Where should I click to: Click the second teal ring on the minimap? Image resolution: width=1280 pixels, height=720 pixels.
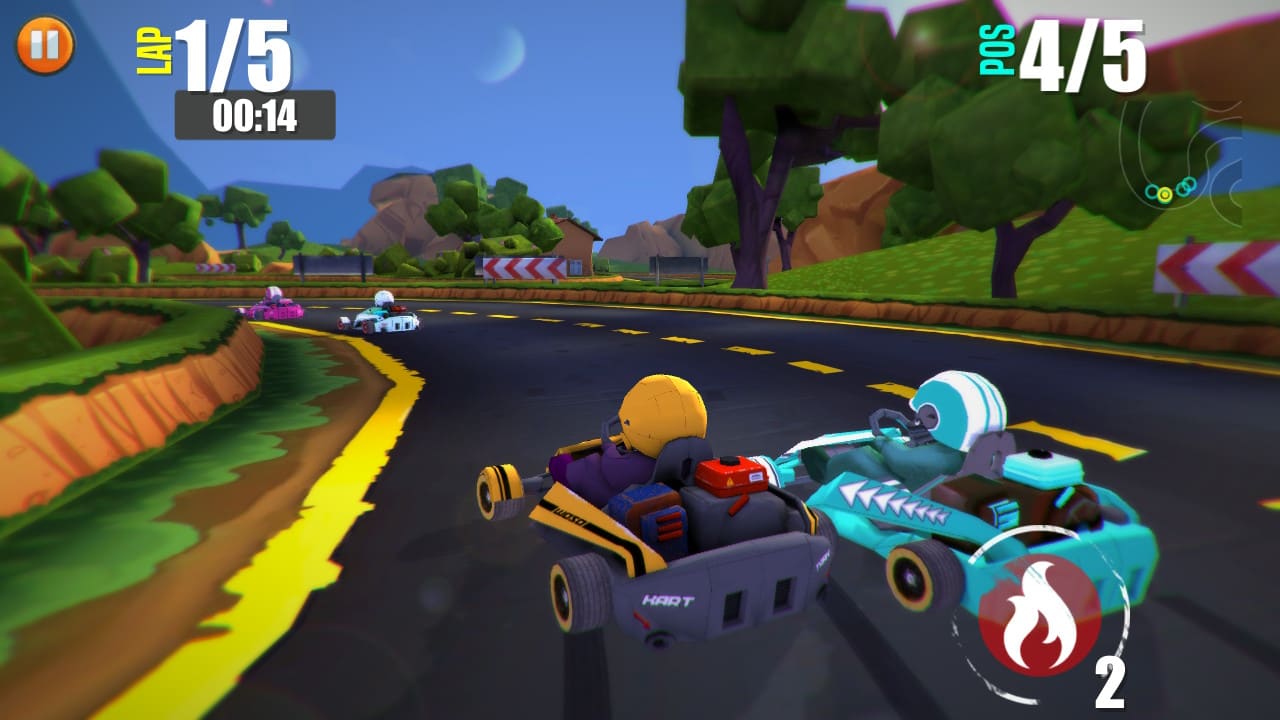1183,188
